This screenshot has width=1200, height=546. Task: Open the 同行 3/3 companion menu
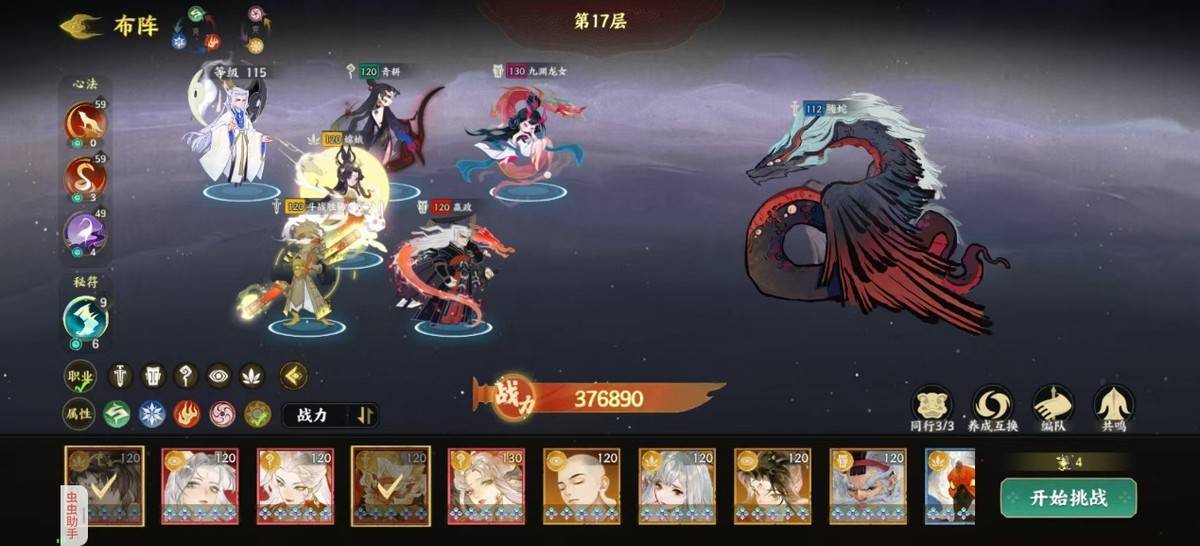point(931,404)
